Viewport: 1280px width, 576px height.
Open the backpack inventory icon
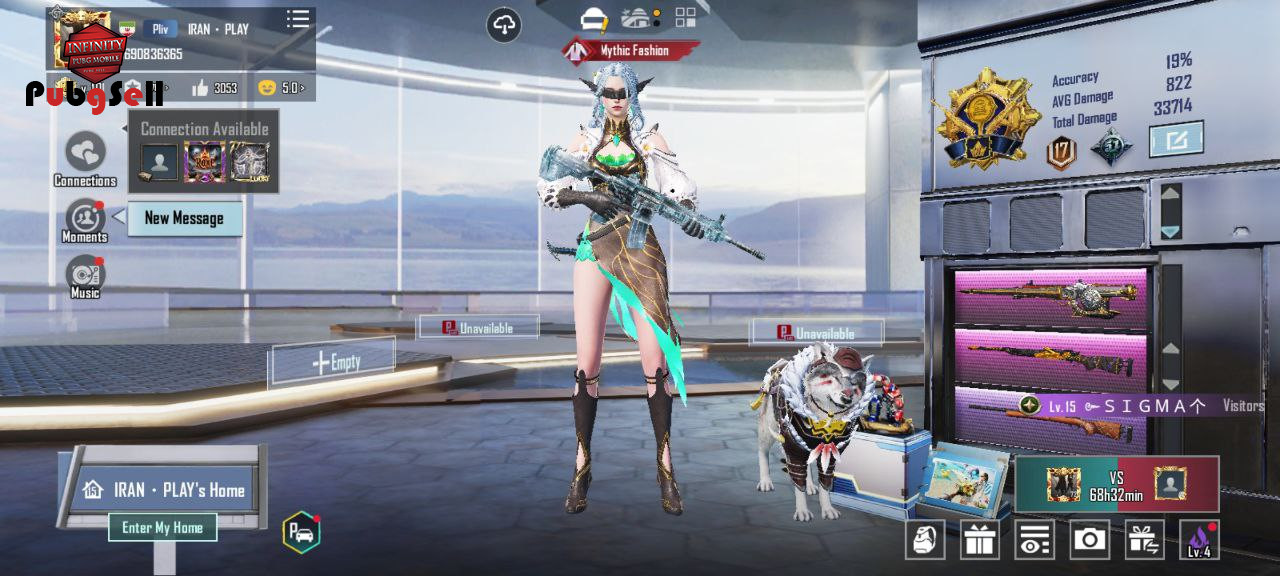point(925,540)
